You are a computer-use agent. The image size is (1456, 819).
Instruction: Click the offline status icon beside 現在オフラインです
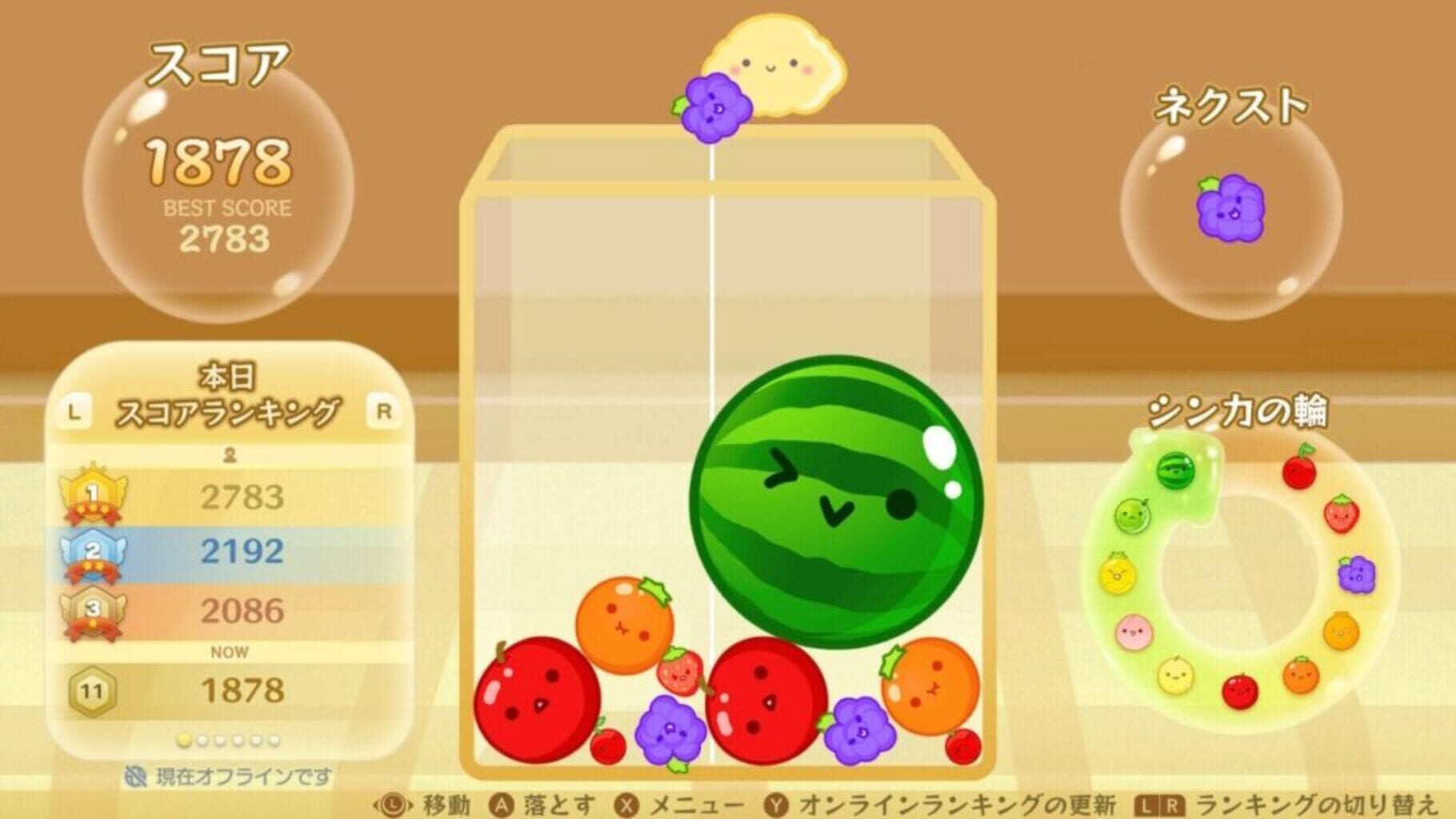click(137, 774)
